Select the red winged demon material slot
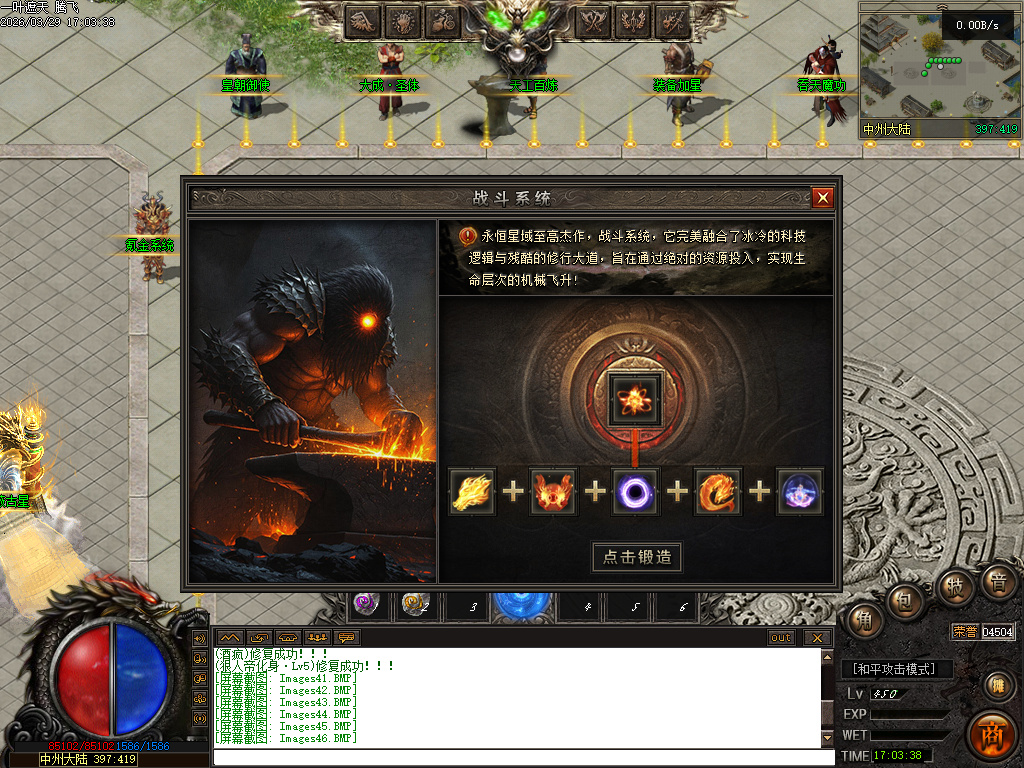 click(x=554, y=492)
